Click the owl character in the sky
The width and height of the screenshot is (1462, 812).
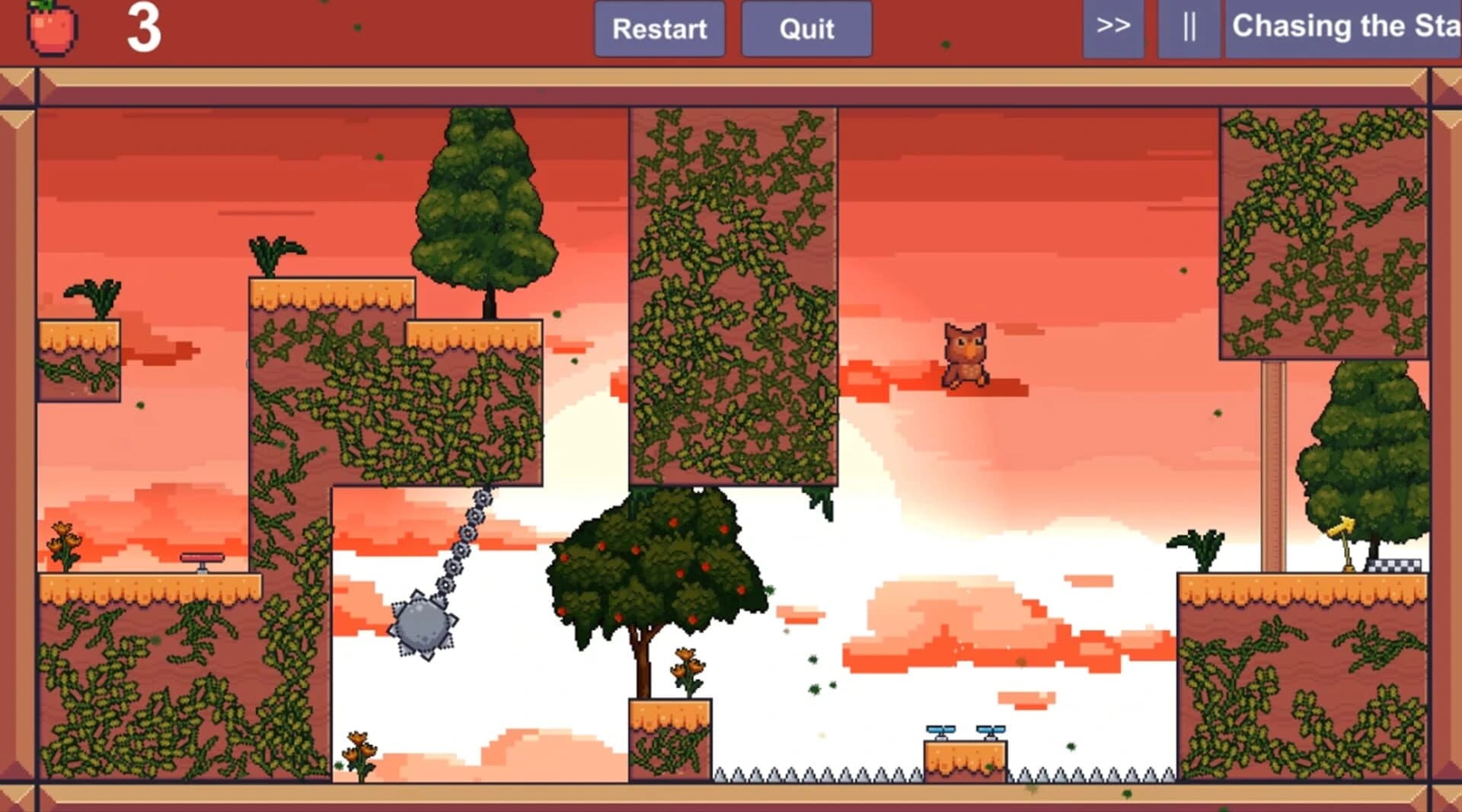[966, 354]
